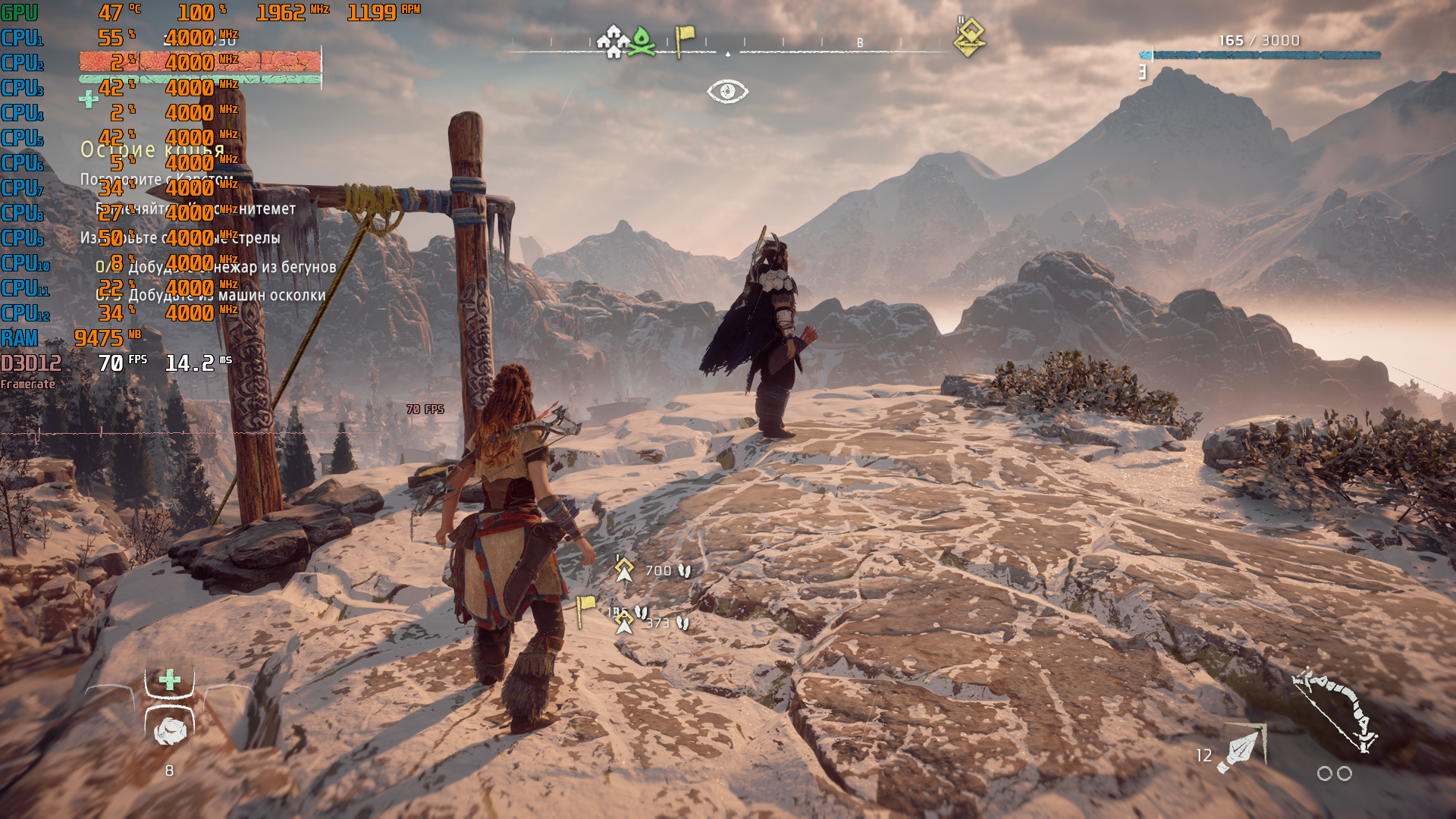Image resolution: width=1456 pixels, height=819 pixels.
Task: Open the tracked quest title in objectives
Action: click(x=152, y=149)
